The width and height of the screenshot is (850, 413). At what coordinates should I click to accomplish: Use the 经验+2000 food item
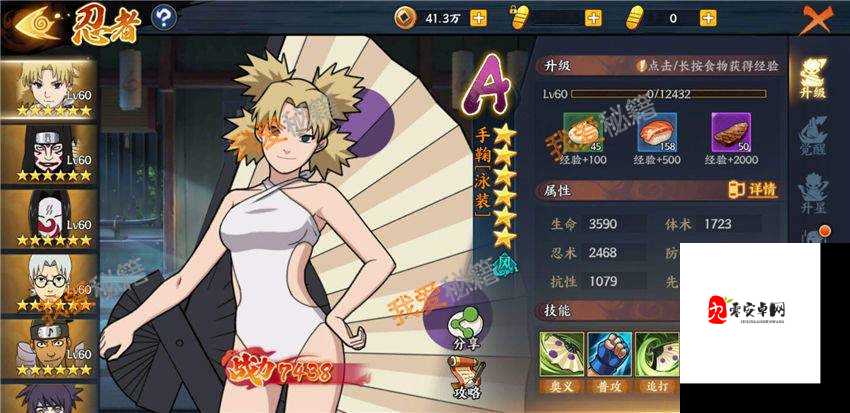(x=731, y=133)
